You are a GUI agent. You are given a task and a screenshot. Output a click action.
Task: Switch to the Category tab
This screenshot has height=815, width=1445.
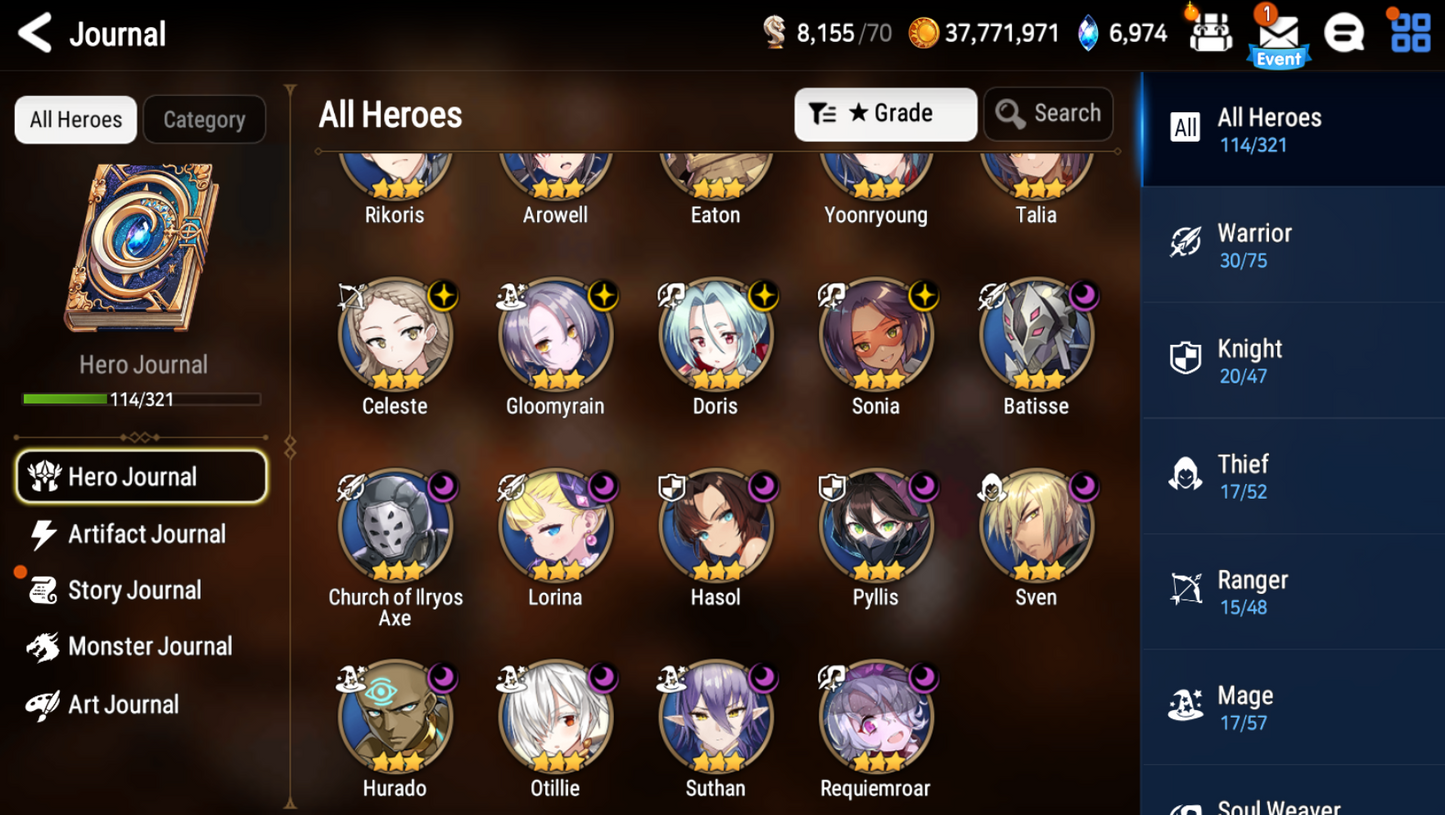[204, 120]
